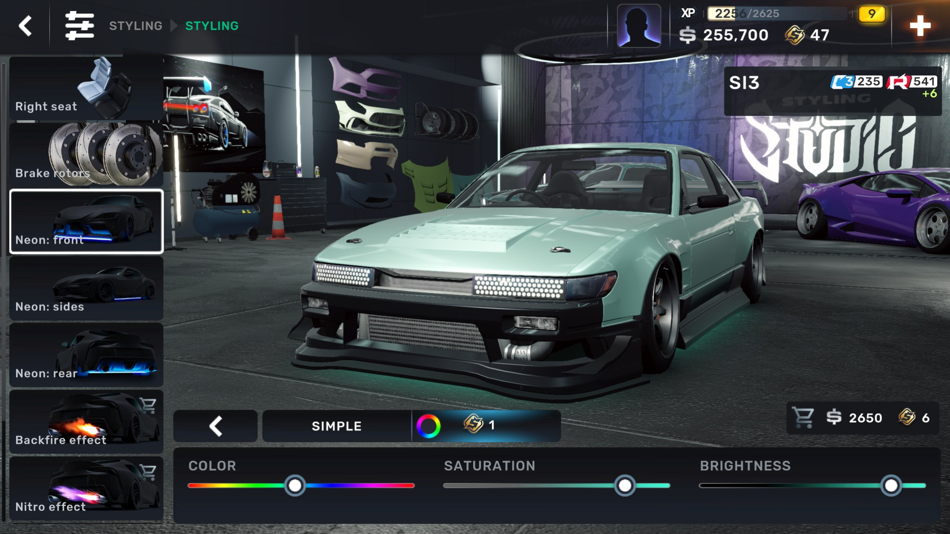Set the BRIGHTNESS slider handle

pyautogui.click(x=891, y=486)
